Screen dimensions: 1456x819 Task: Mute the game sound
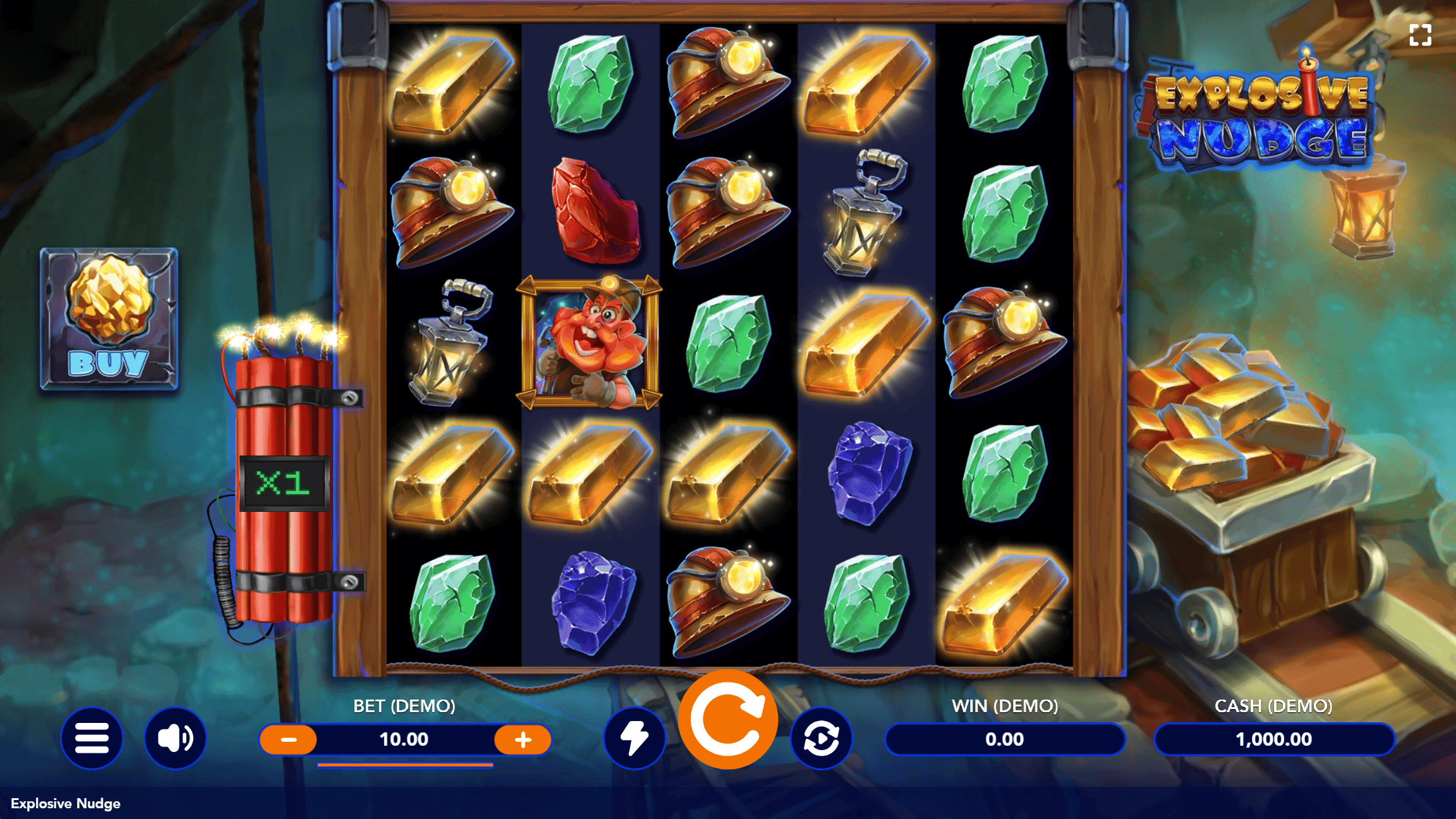176,738
